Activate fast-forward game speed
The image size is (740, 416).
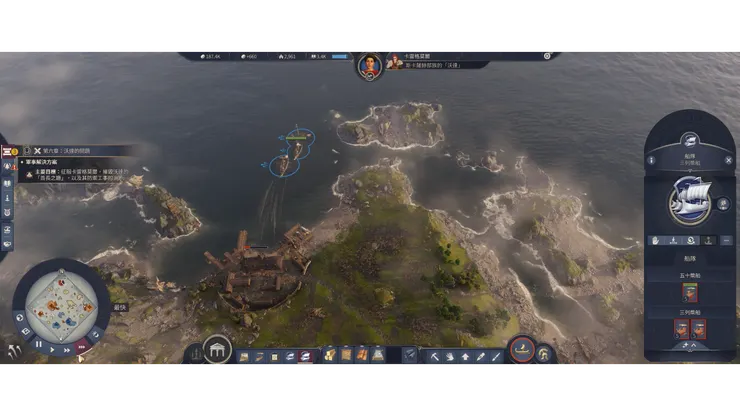pyautogui.click(x=69, y=350)
